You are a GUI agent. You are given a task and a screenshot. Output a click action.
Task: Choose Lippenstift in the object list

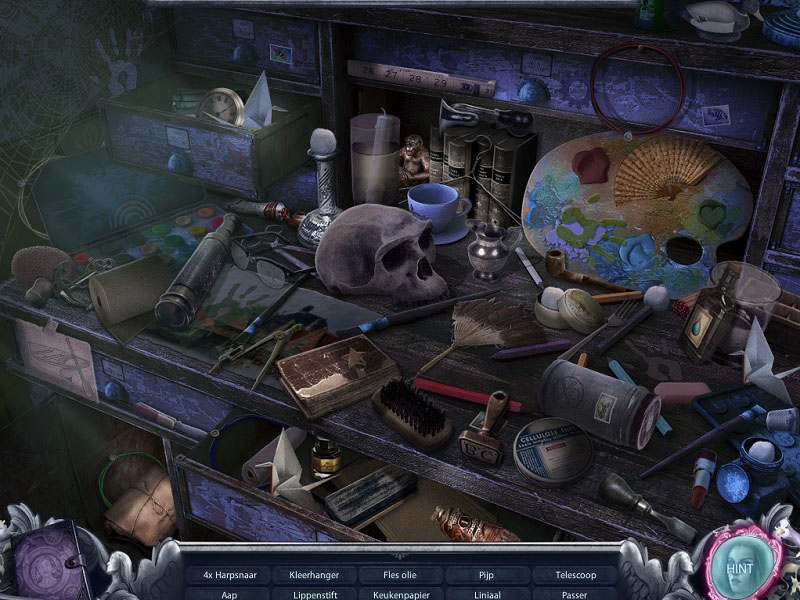click(x=314, y=594)
